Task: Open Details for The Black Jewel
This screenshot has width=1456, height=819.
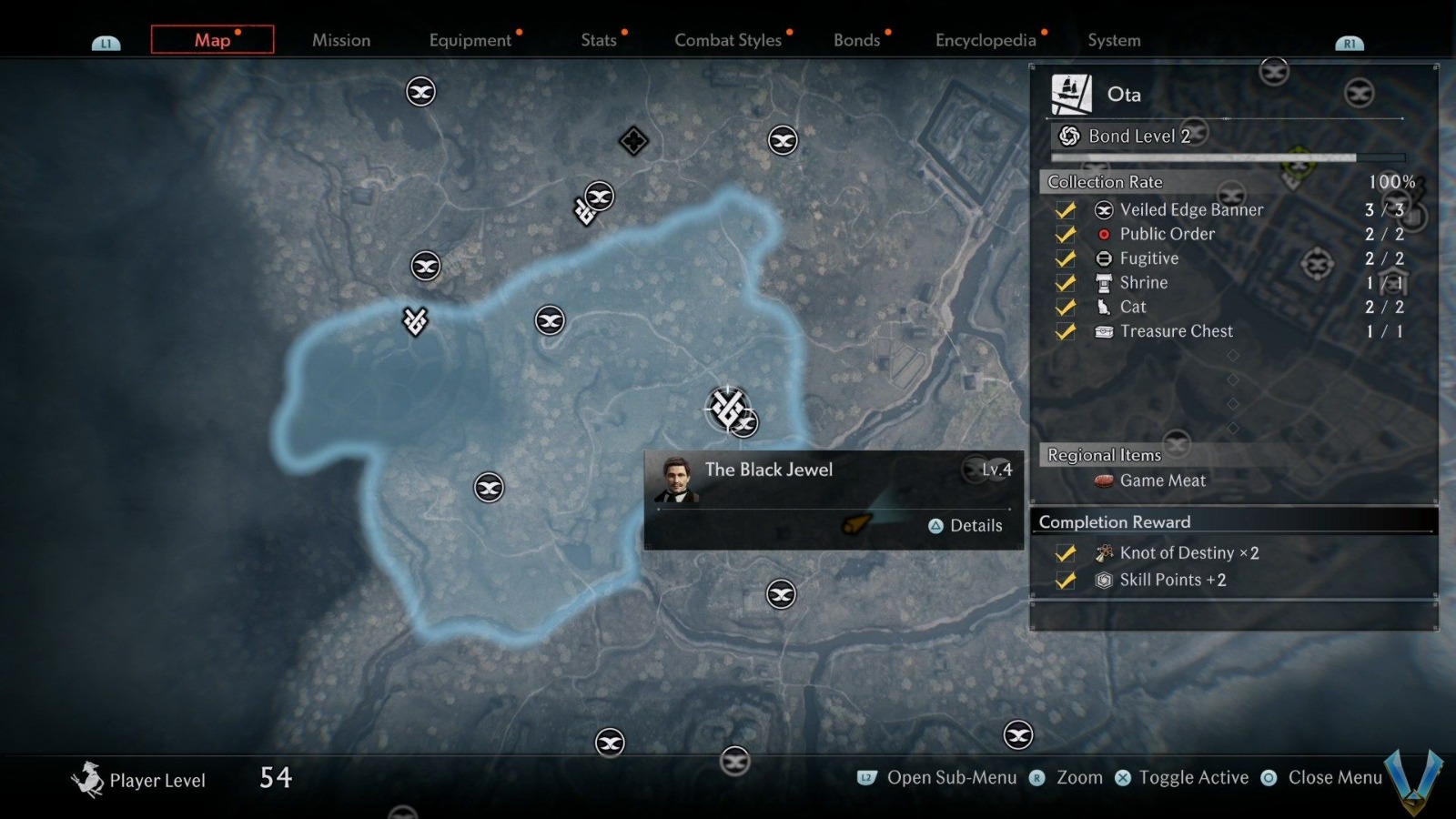Action: click(x=966, y=526)
